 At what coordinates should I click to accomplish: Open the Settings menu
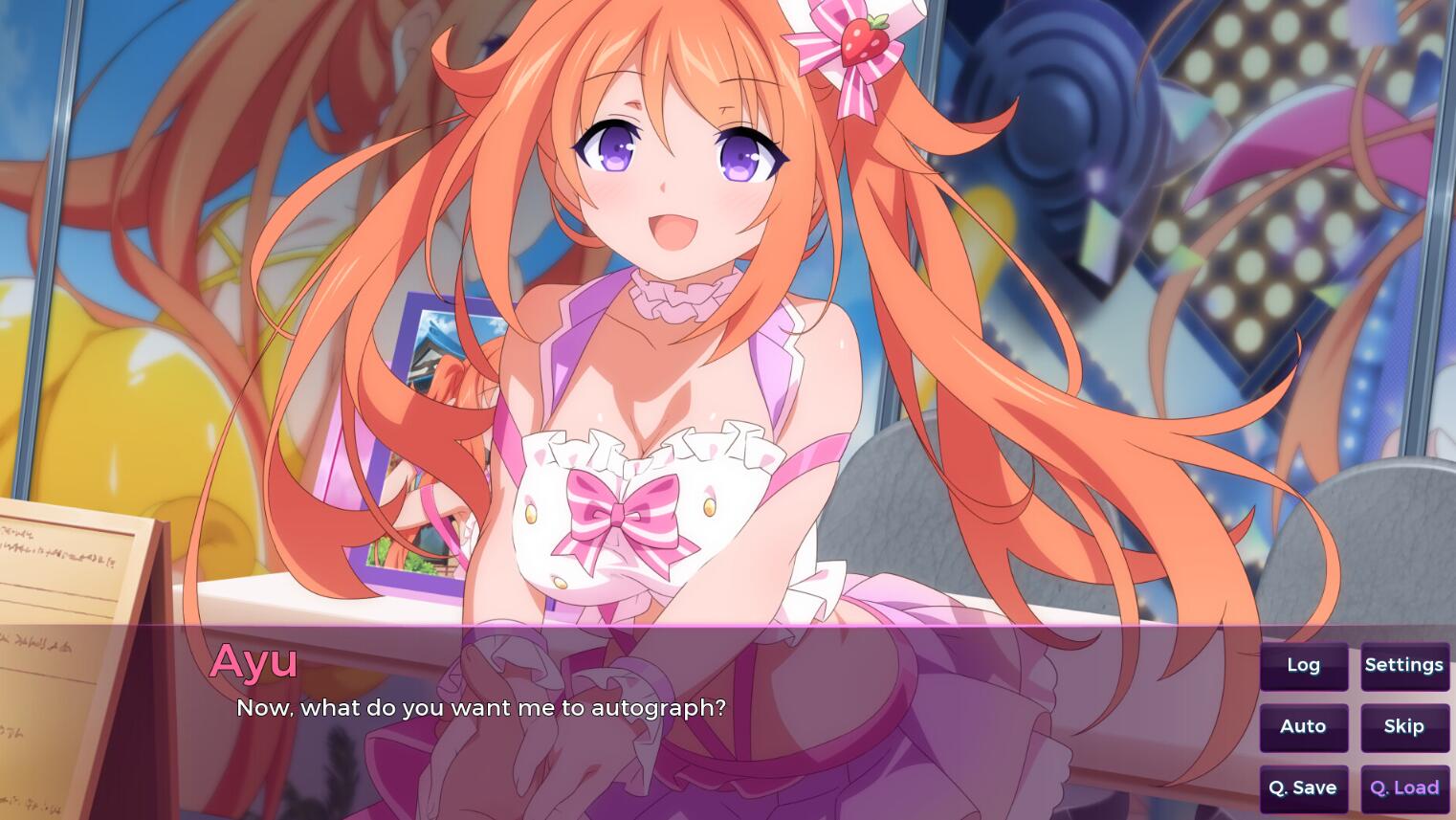coord(1403,665)
